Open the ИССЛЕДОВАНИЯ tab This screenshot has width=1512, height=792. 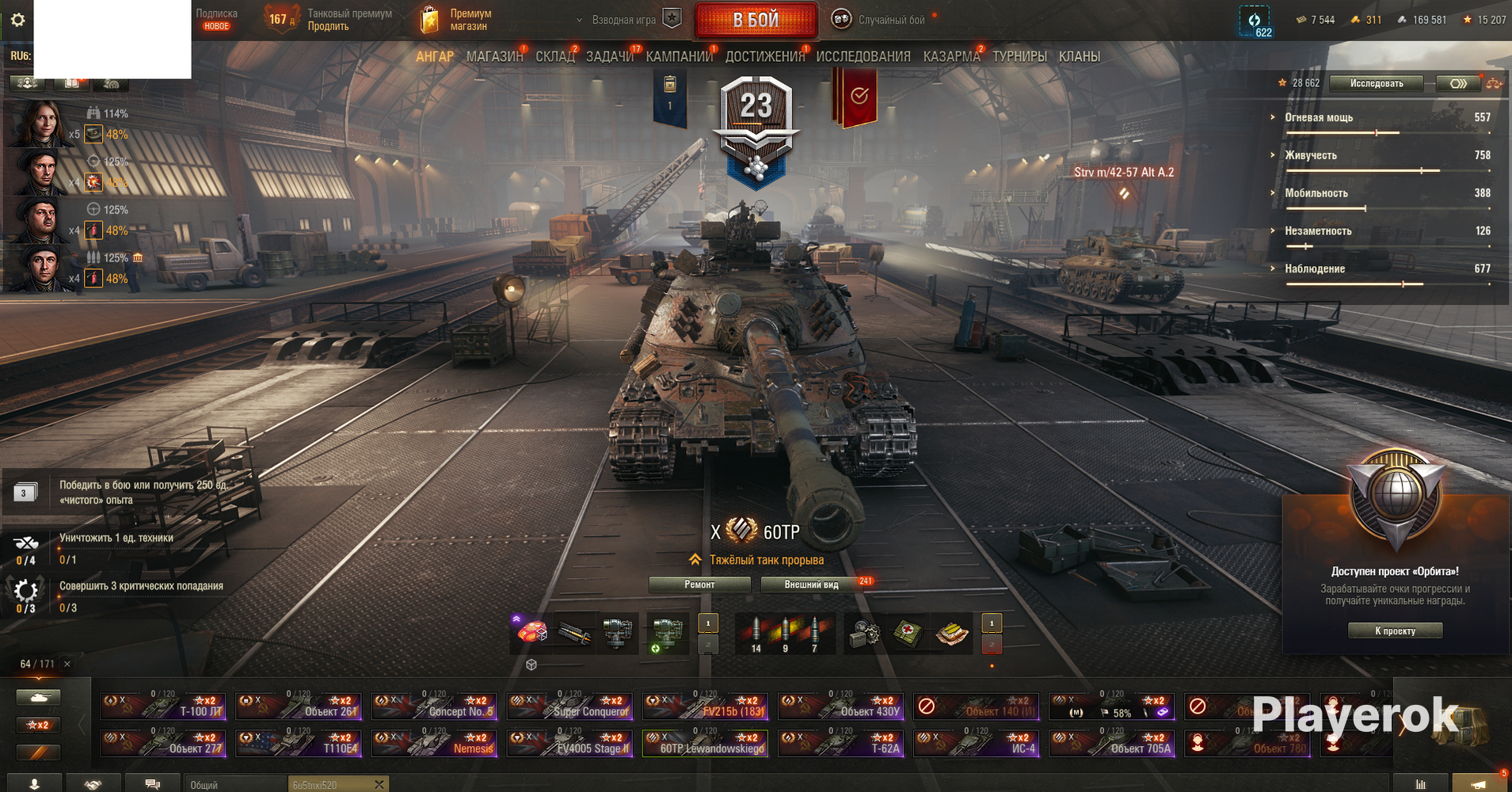click(863, 57)
